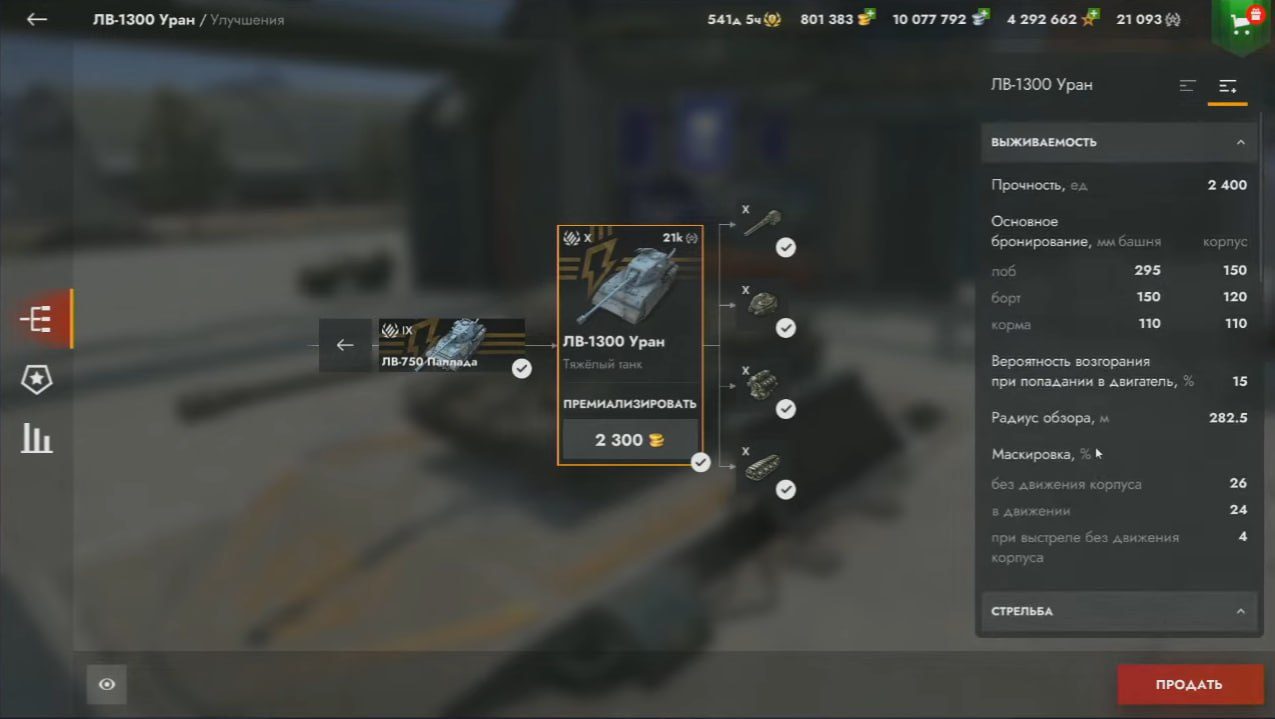
Task: Toggle the eye visibility button
Action: click(x=107, y=685)
